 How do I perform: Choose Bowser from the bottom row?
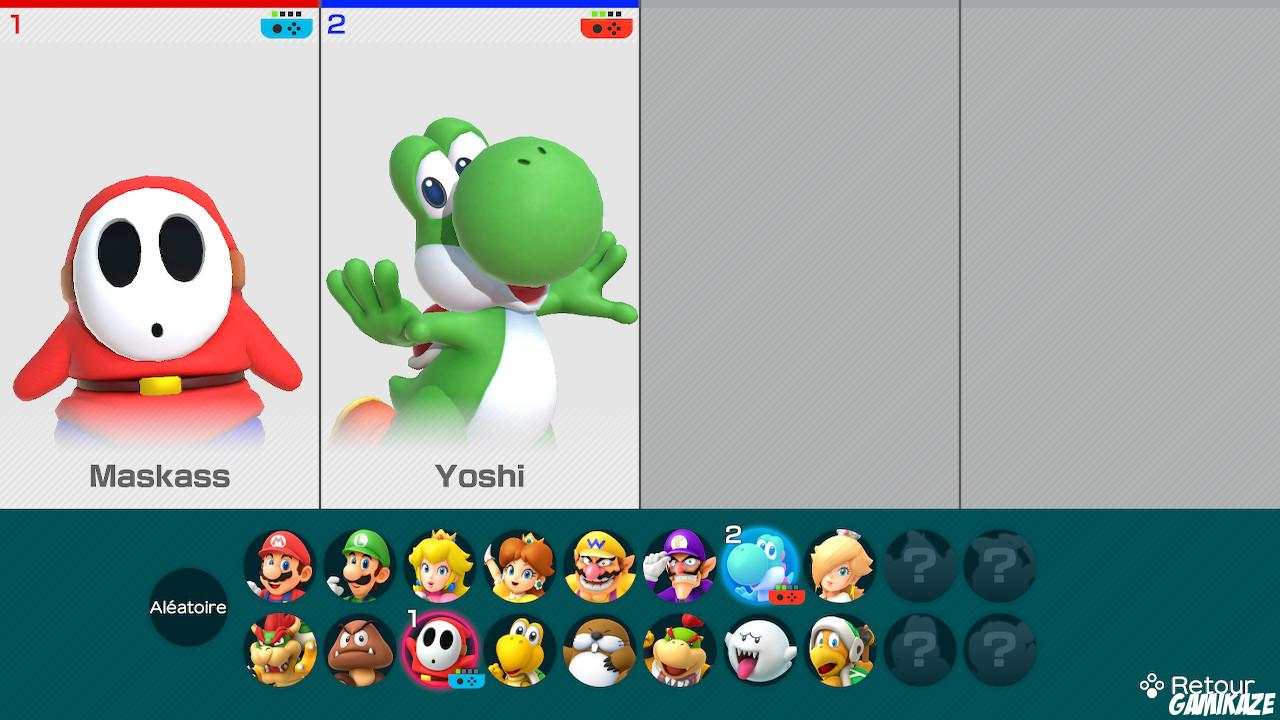point(278,651)
